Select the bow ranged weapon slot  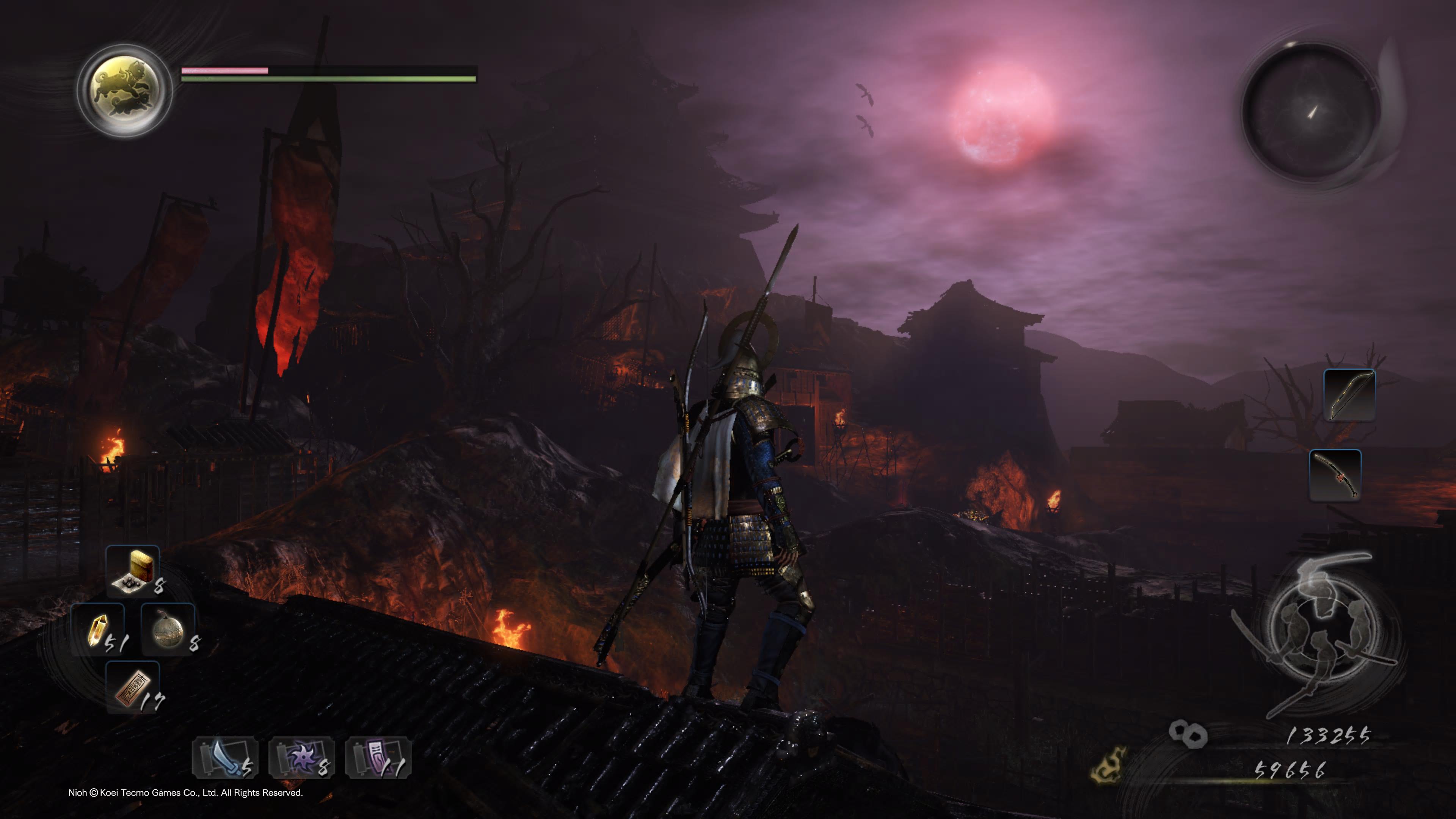(x=1349, y=395)
